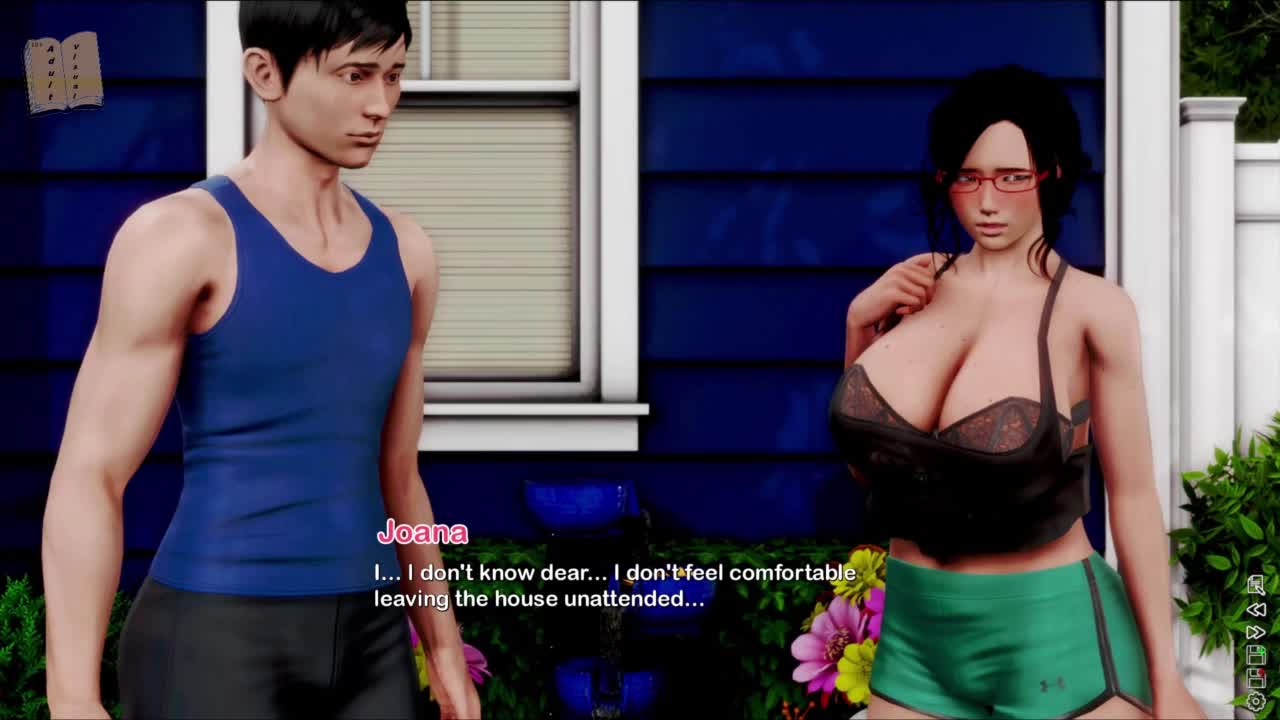The image size is (1280, 720).
Task: Load game using the red-marked floppy icon
Action: 1256,679
